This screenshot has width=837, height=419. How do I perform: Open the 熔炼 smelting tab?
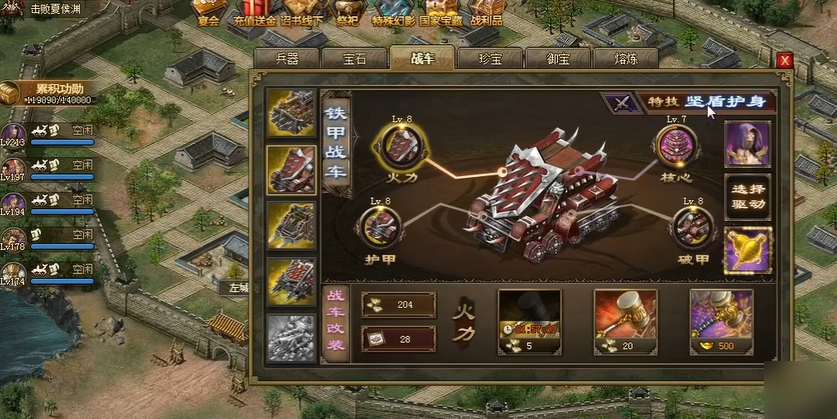[624, 58]
